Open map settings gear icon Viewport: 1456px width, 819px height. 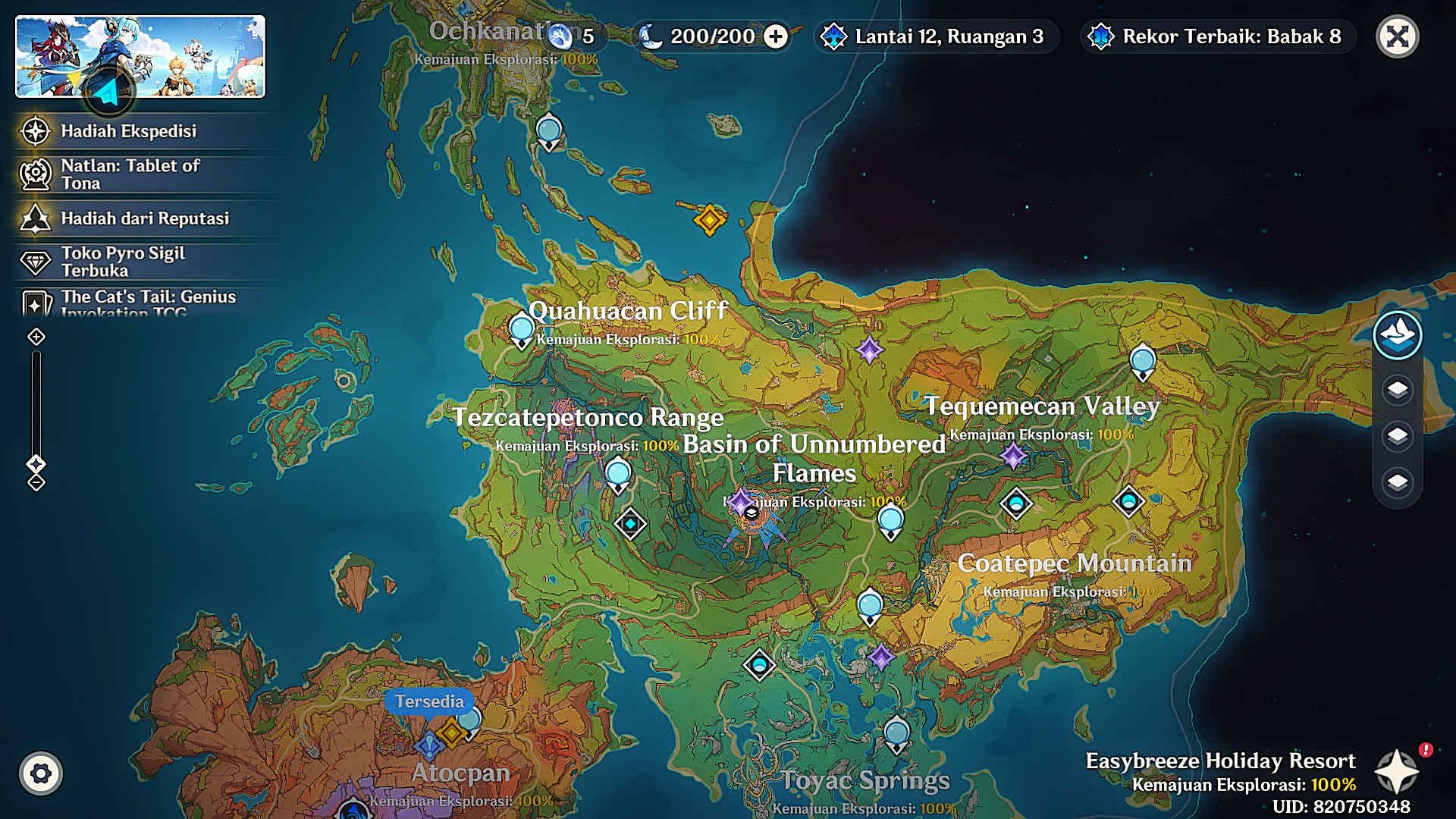point(41,773)
